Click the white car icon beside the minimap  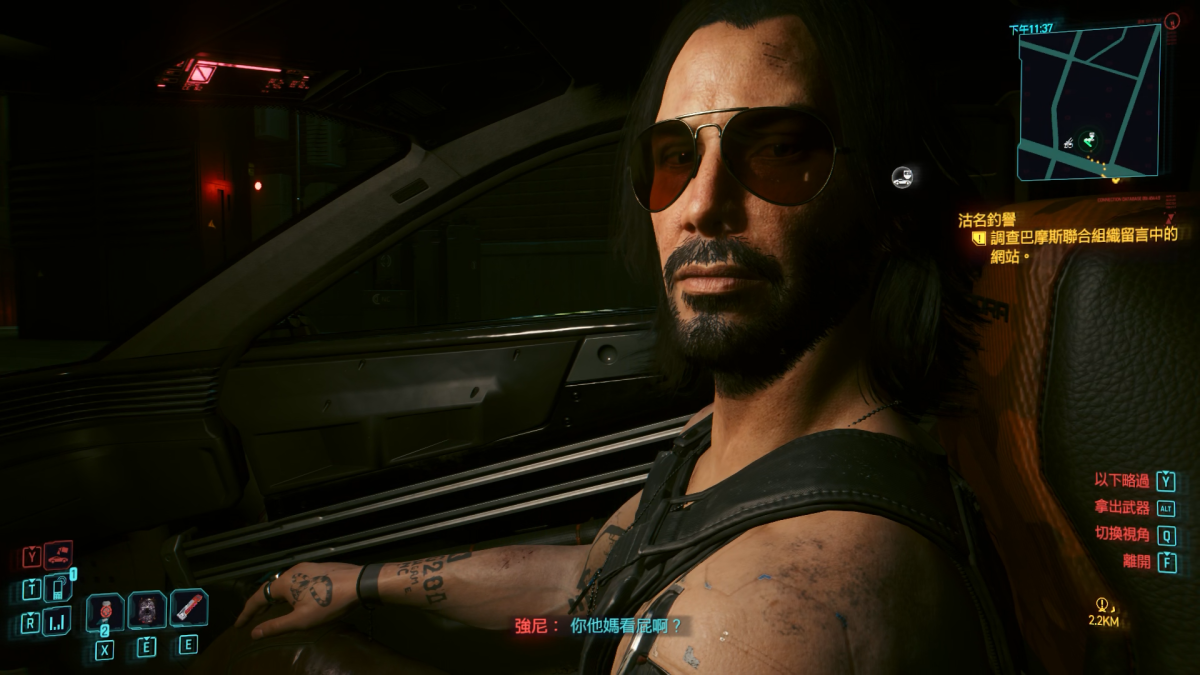tap(902, 178)
